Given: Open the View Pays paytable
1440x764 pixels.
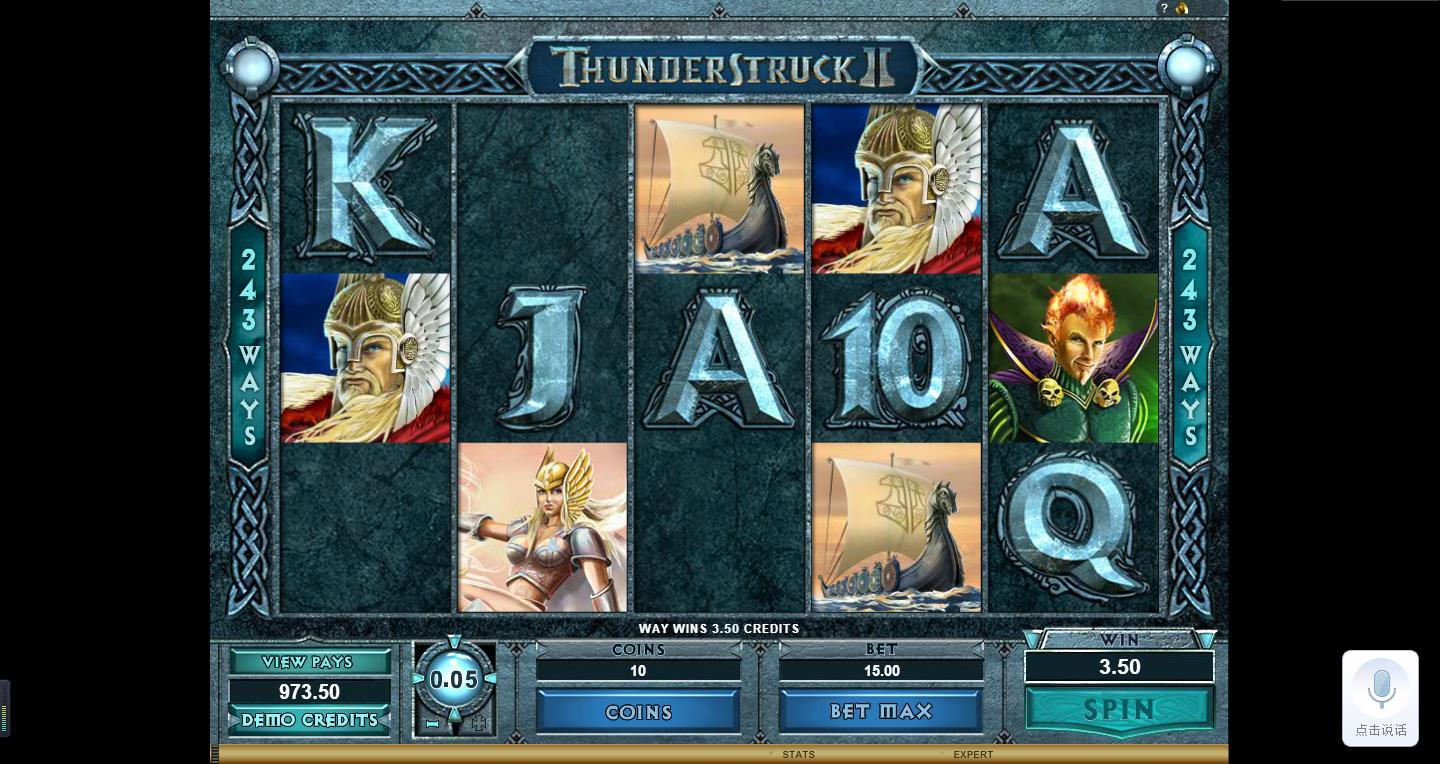Looking at the screenshot, I should tap(308, 662).
